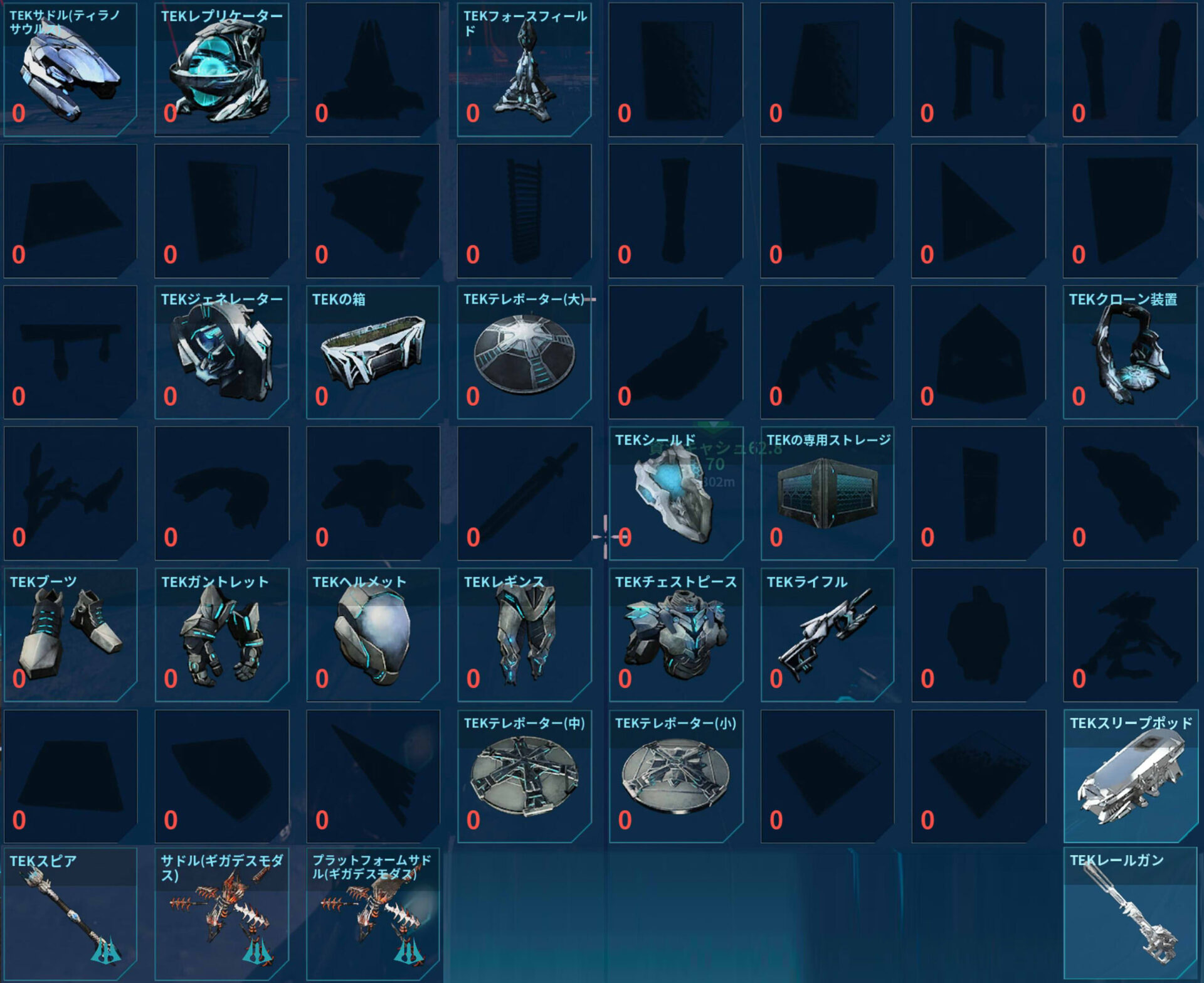Viewport: 1204px width, 983px height.
Task: Choose the TEKレプリケーター engram tile
Action: coord(221,69)
